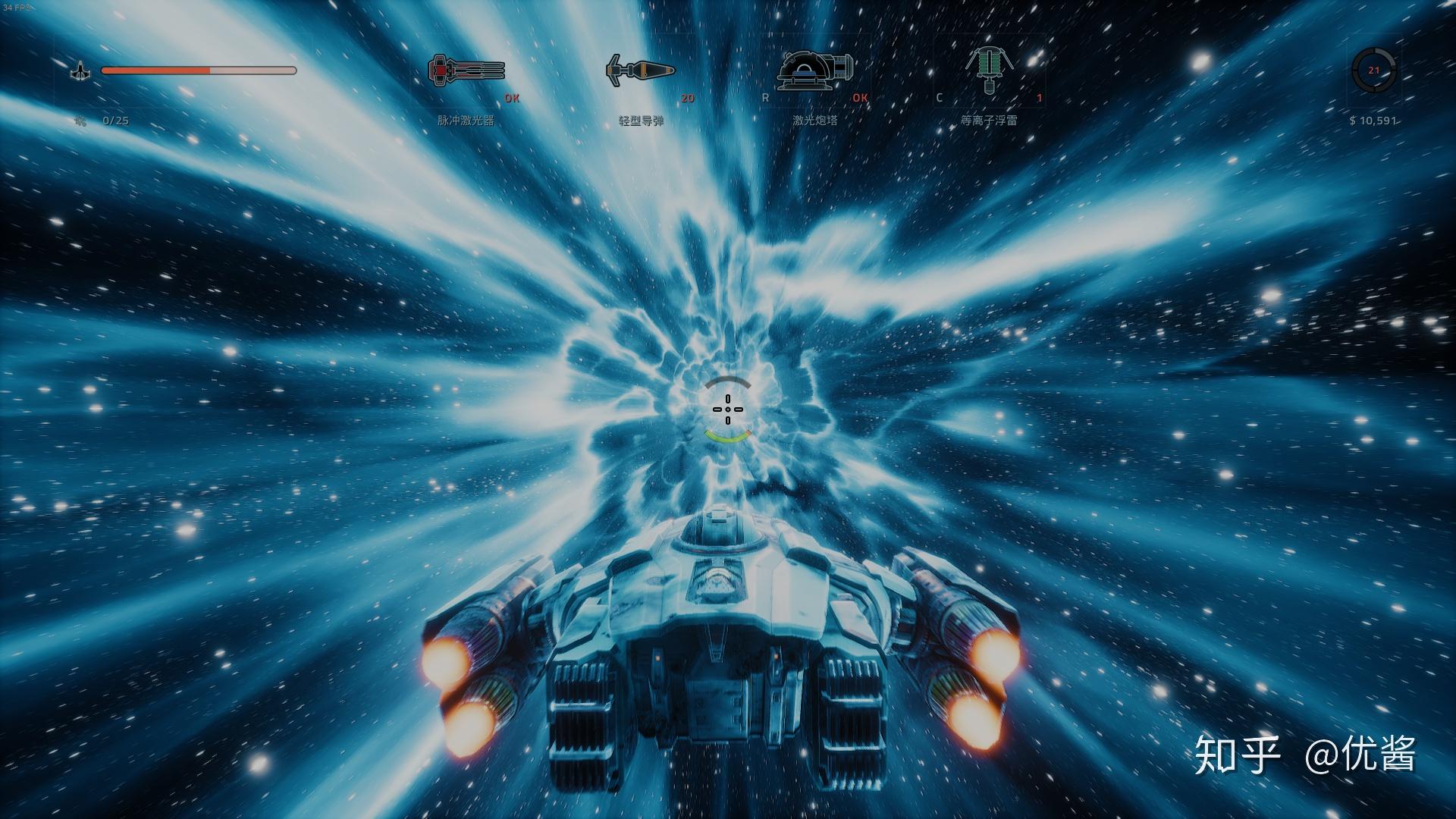Click the OK status of the laser turret
1456x819 pixels.
pos(860,99)
